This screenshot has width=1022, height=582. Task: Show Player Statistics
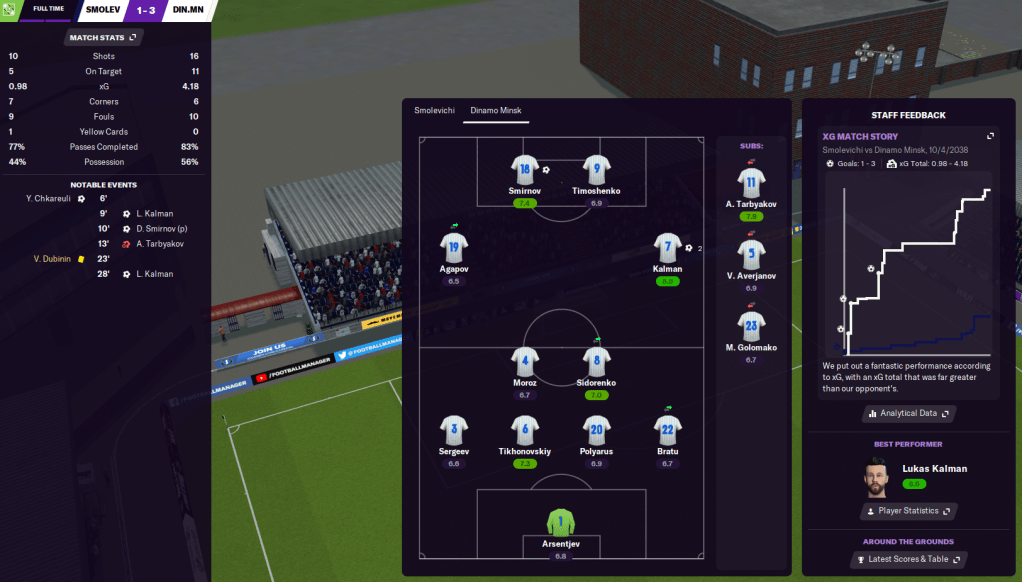[x=908, y=511]
